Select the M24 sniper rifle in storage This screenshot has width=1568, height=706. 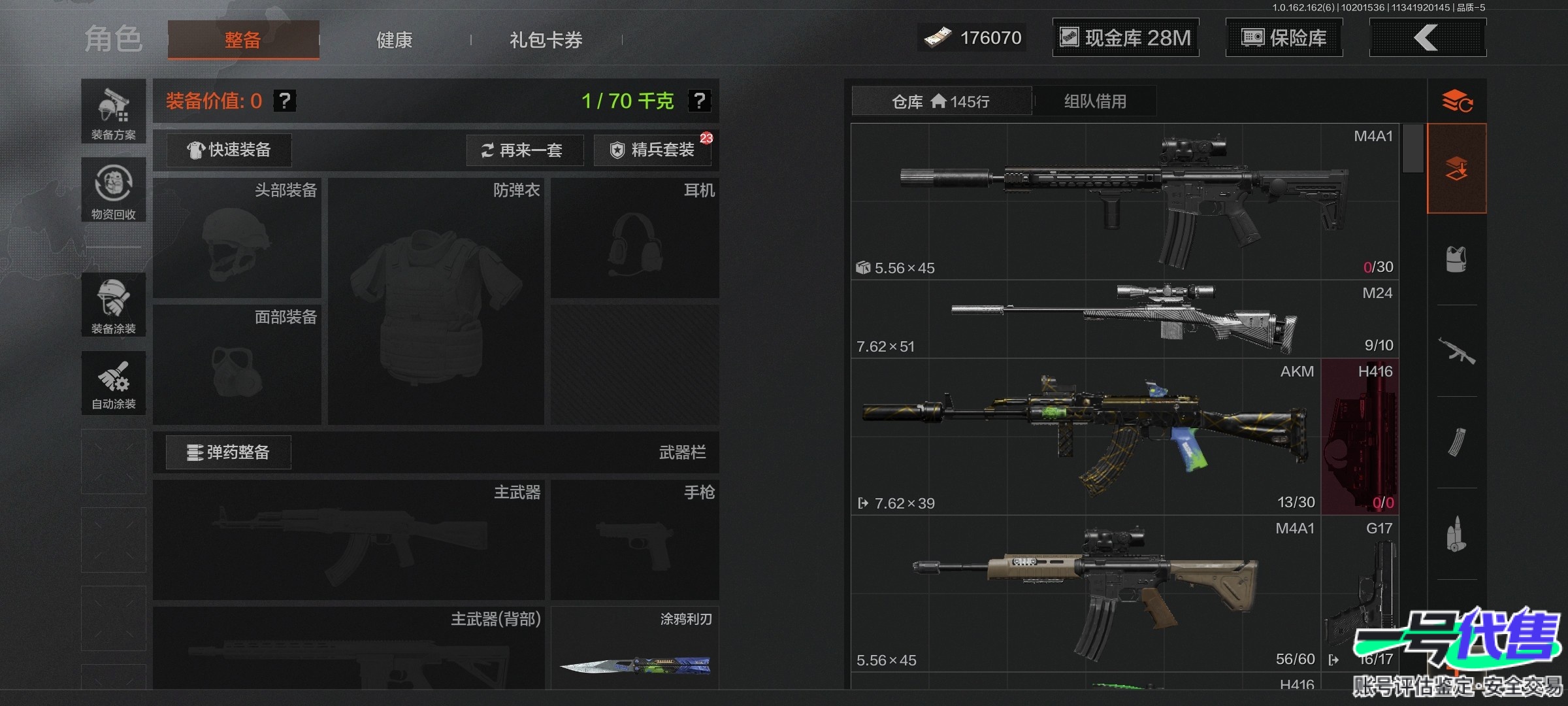coord(1124,319)
